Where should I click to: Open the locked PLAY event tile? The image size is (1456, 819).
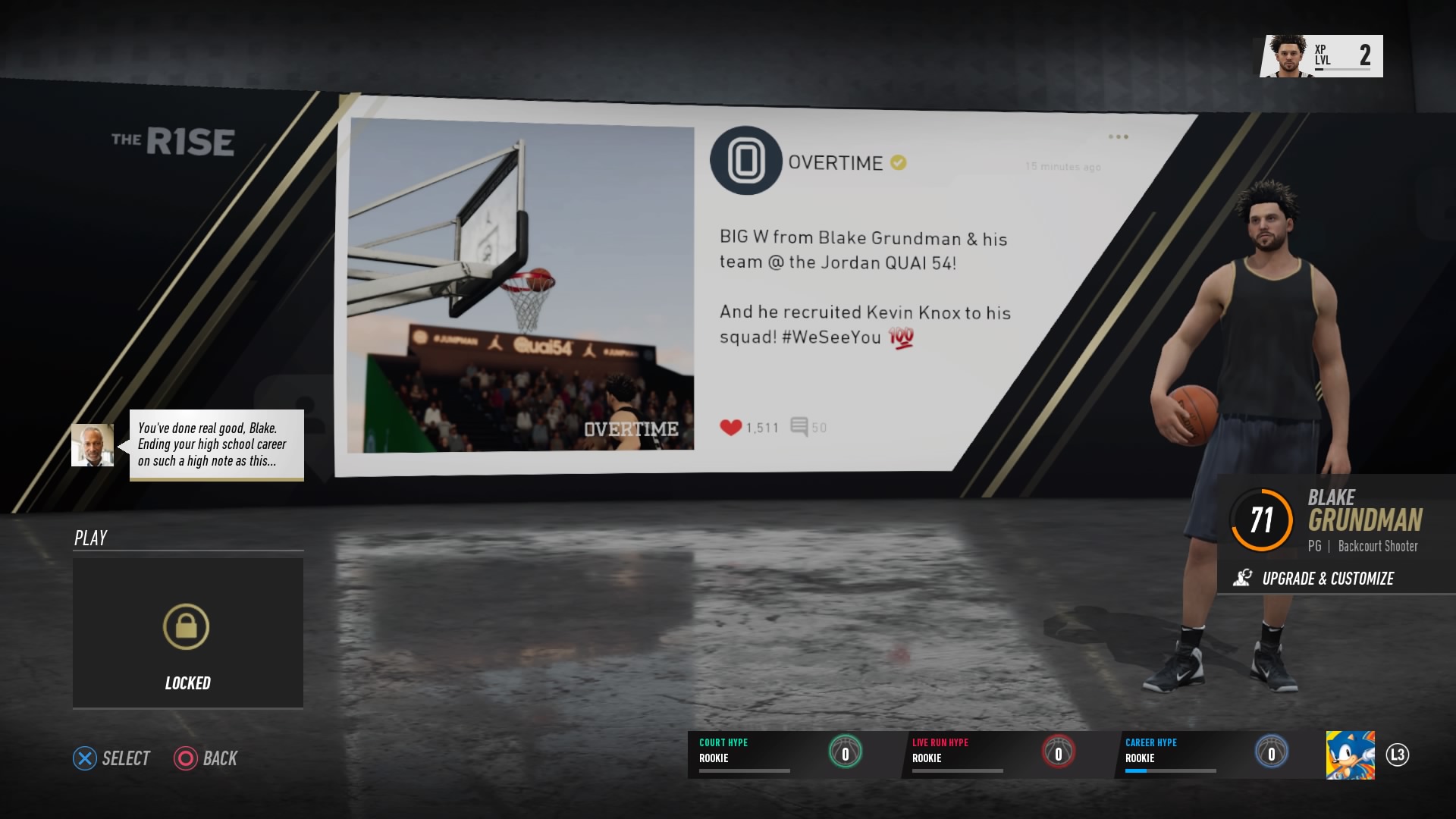click(187, 634)
